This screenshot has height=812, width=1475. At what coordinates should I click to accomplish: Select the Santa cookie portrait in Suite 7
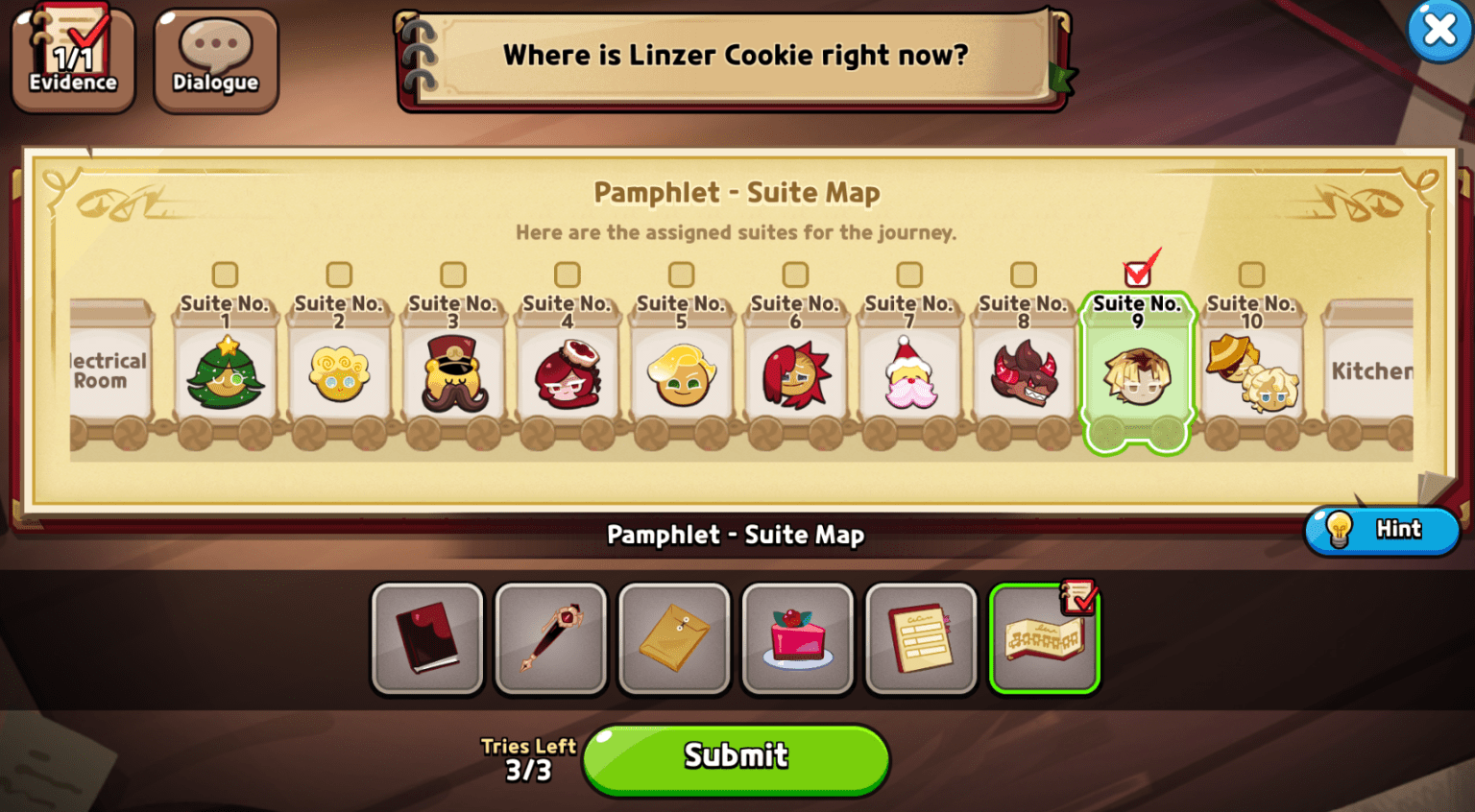pos(908,374)
